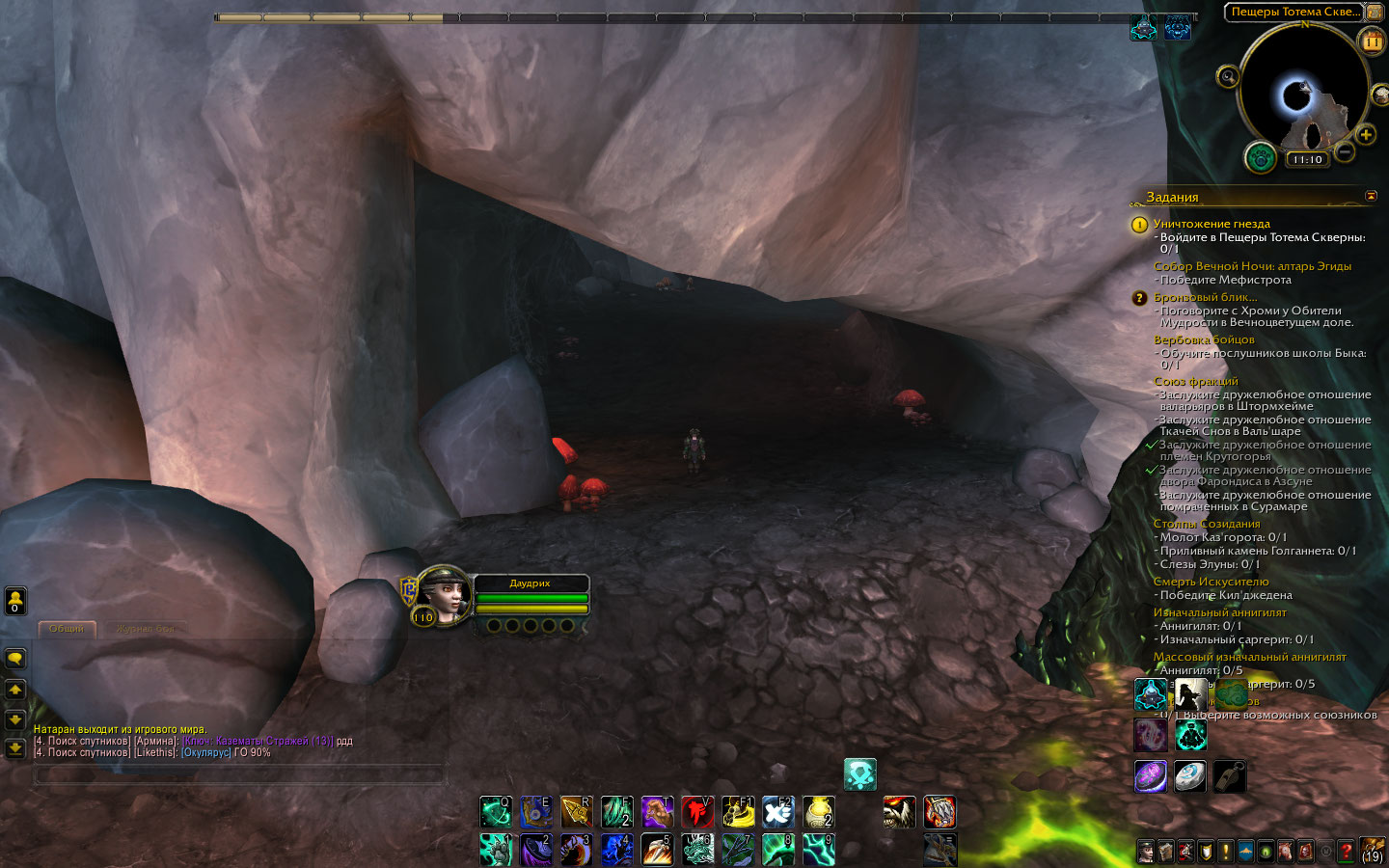Cast the purple hand ability on key T
This screenshot has height=868, width=1389.
[657, 812]
